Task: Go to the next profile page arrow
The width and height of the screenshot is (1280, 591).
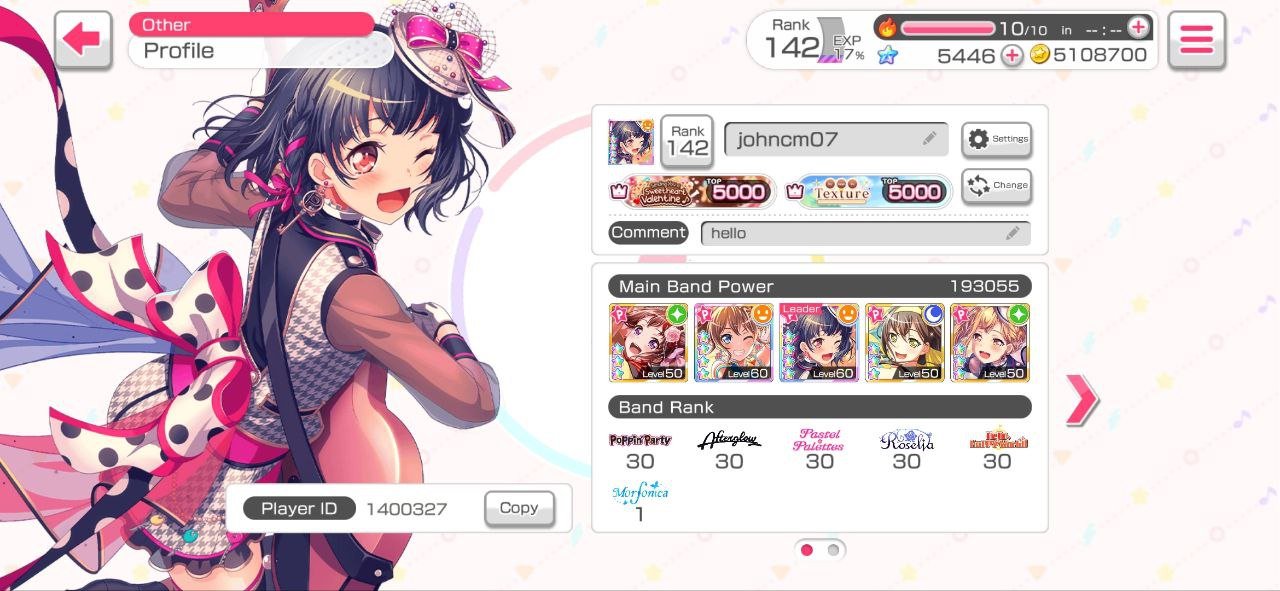Action: pyautogui.click(x=1081, y=400)
